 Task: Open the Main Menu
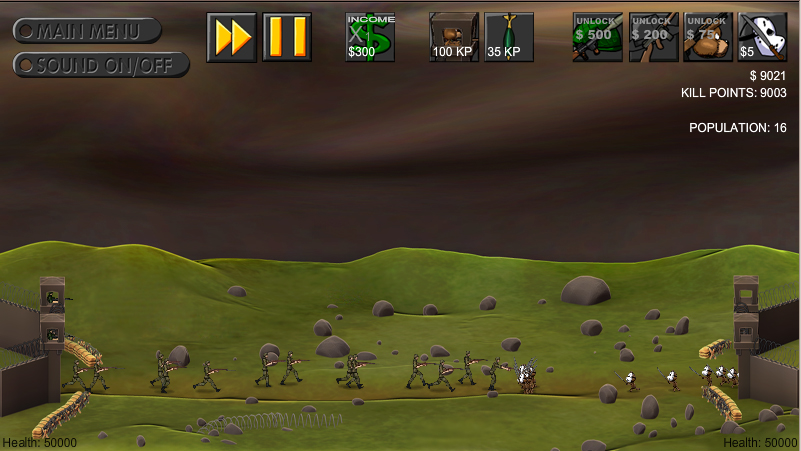coord(87,30)
